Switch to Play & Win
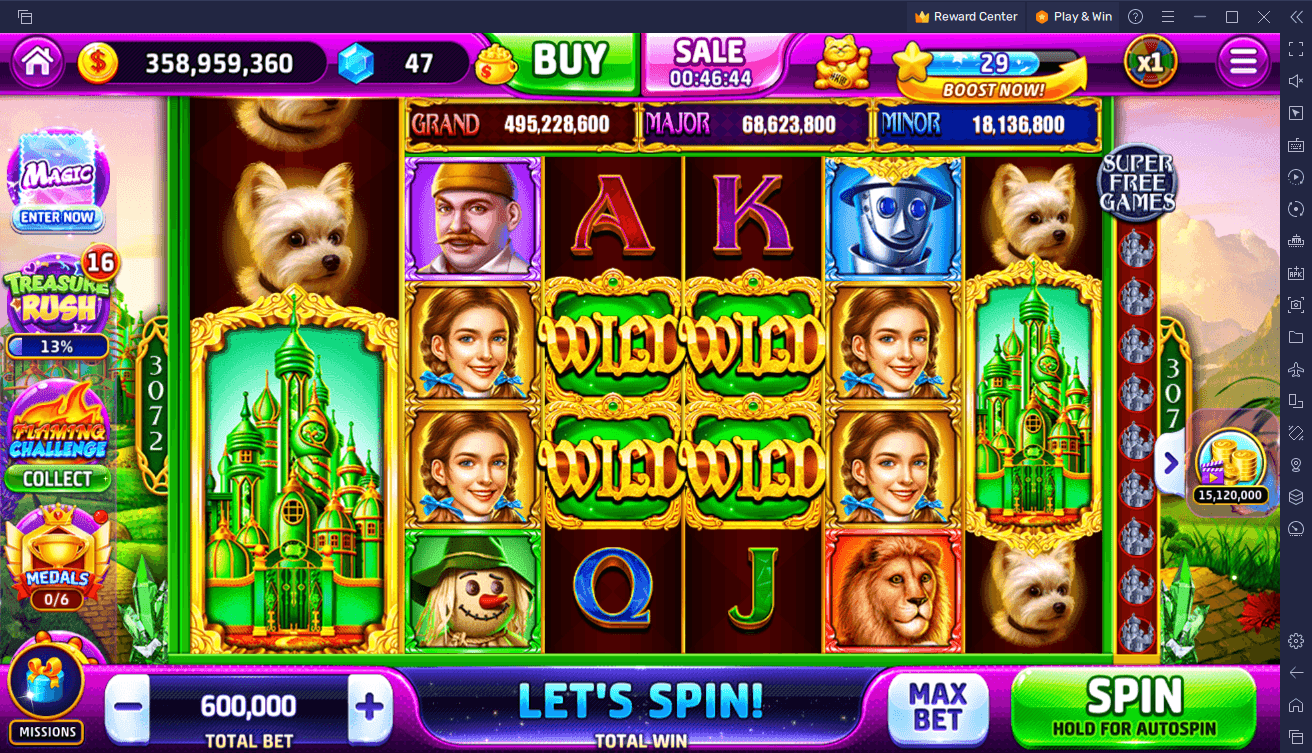 1073,16
